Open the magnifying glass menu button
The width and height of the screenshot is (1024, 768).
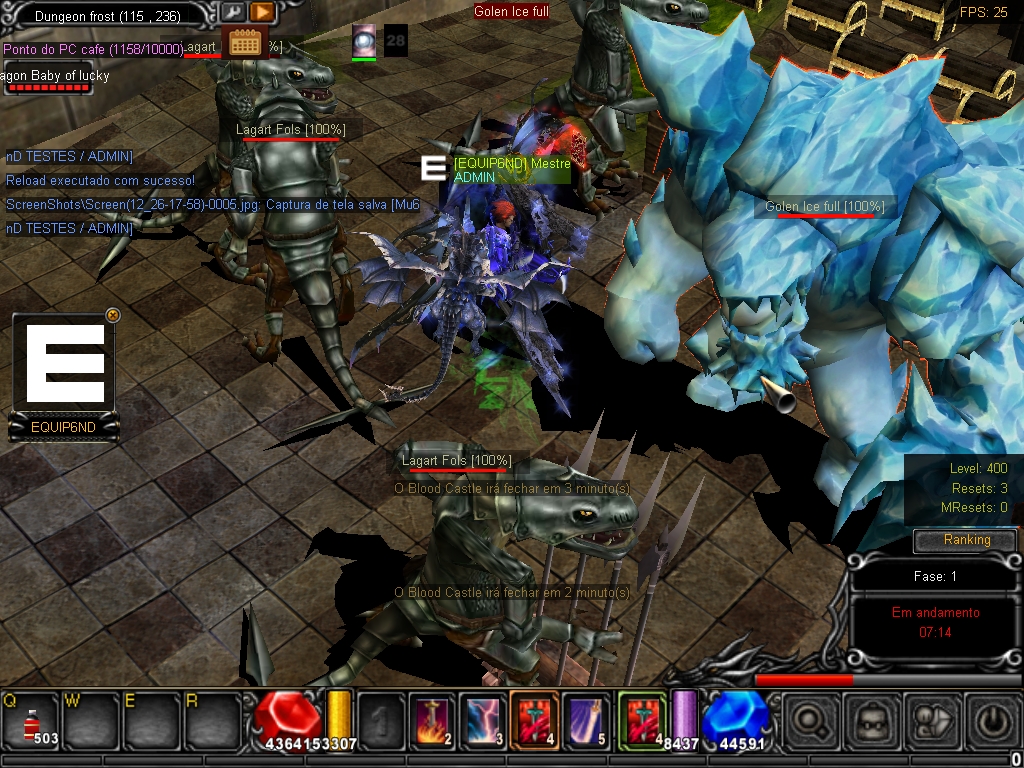tap(810, 720)
